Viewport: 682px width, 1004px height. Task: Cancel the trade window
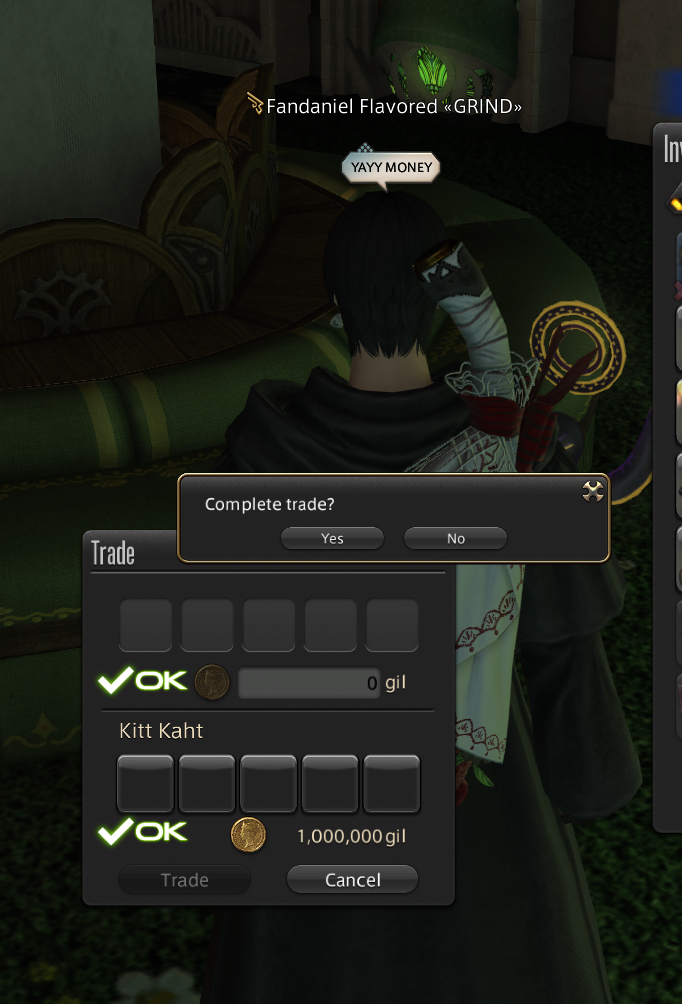tap(352, 880)
